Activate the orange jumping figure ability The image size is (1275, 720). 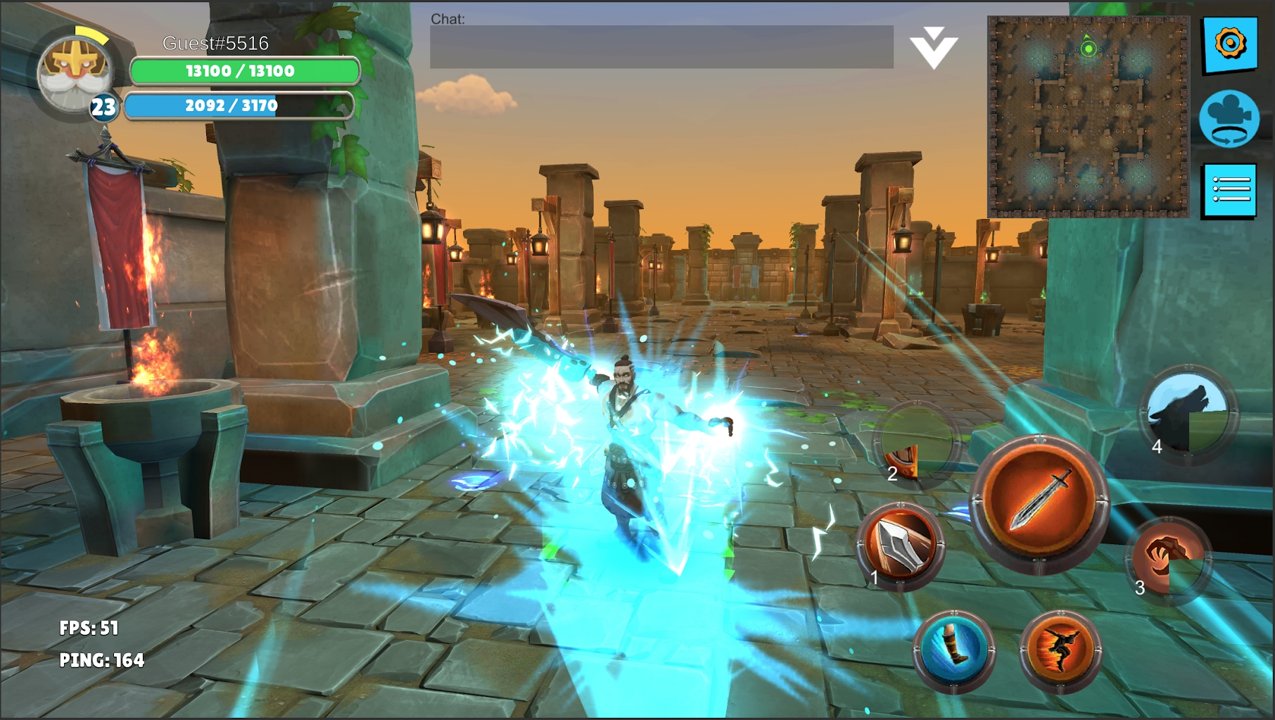(x=1060, y=650)
